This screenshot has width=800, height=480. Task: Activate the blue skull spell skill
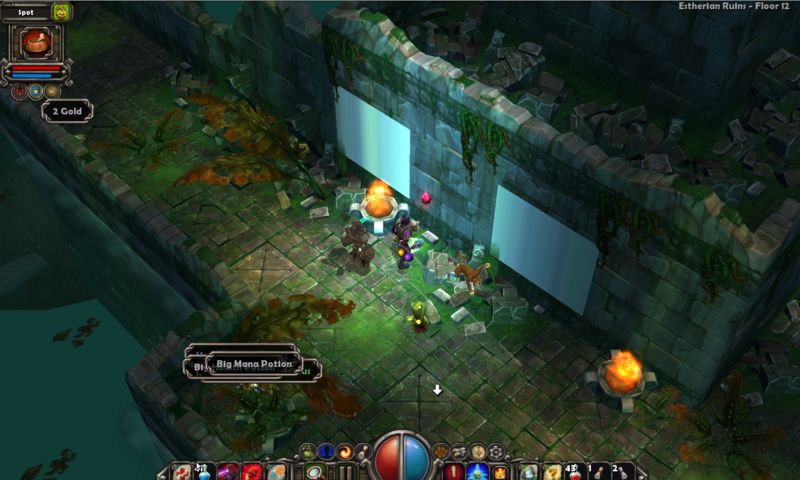[477, 471]
